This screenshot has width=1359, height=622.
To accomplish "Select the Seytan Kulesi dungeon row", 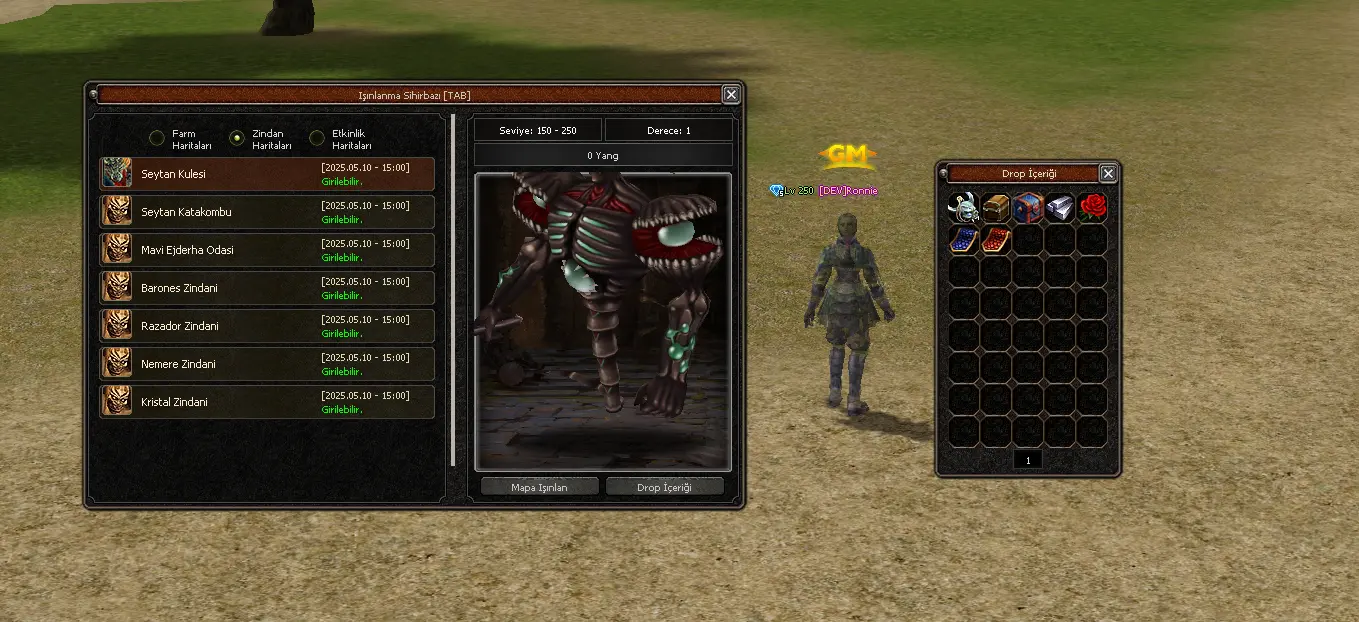I will point(267,174).
